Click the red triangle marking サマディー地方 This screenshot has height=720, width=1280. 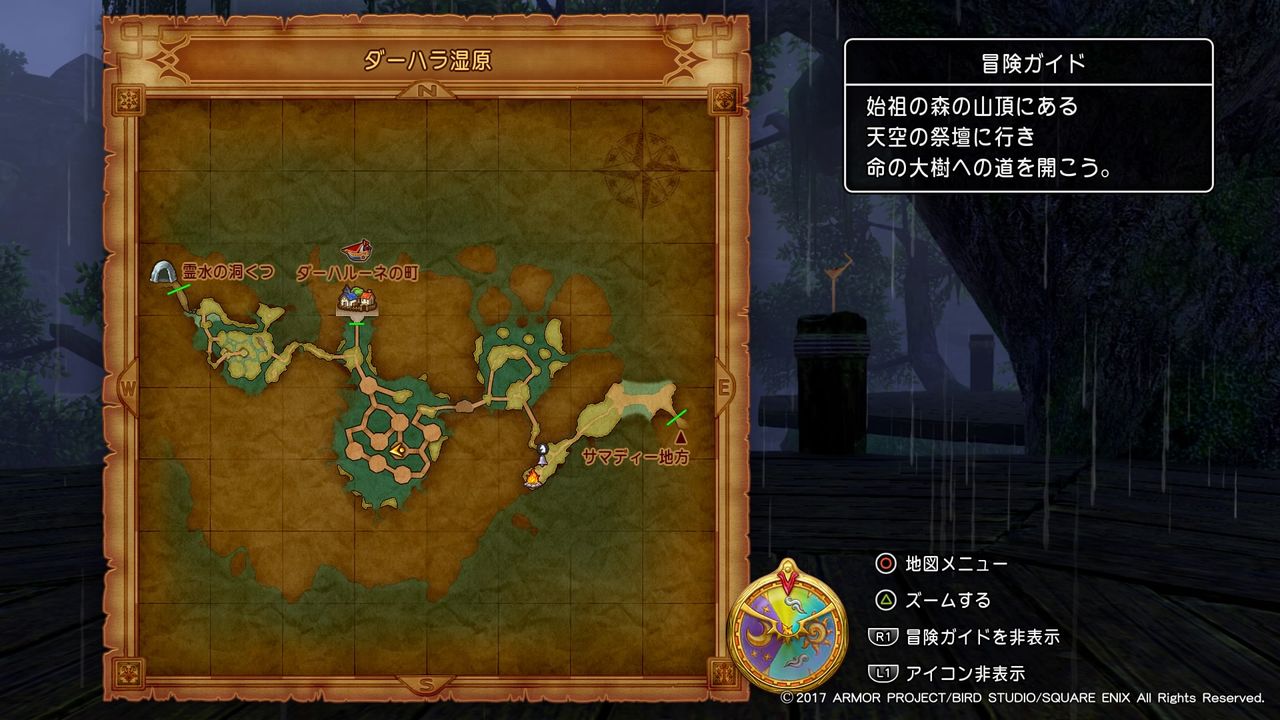pyautogui.click(x=683, y=437)
